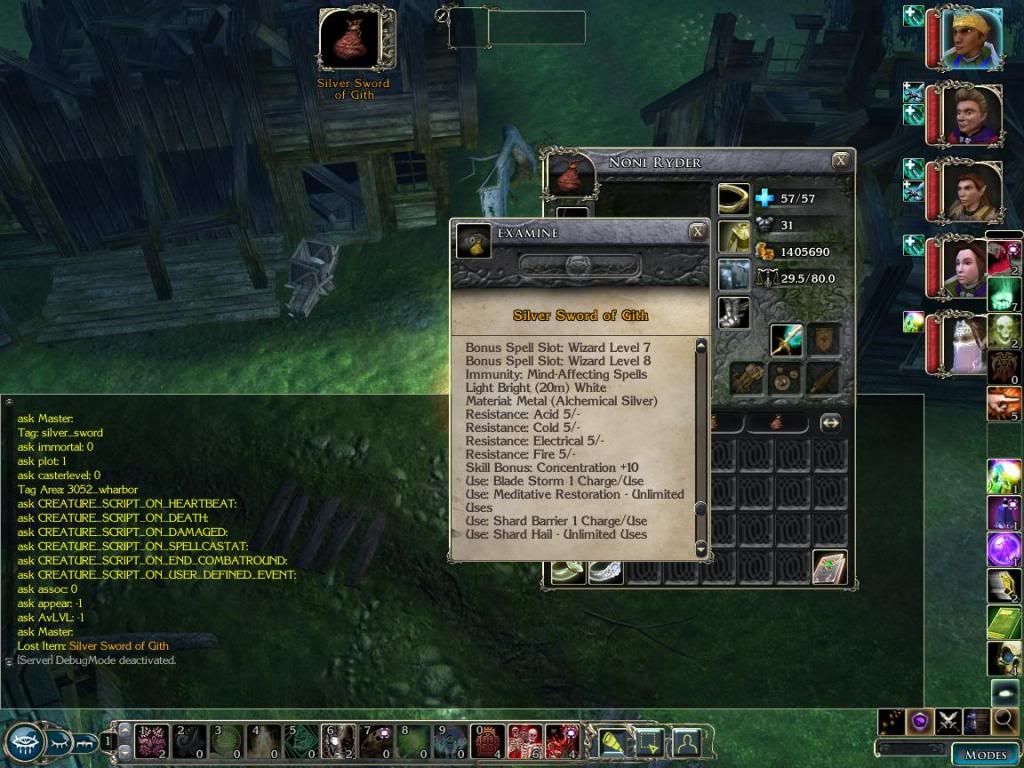Click the double-arrow inventory toggle button
The image size is (1024, 768).
click(830, 423)
